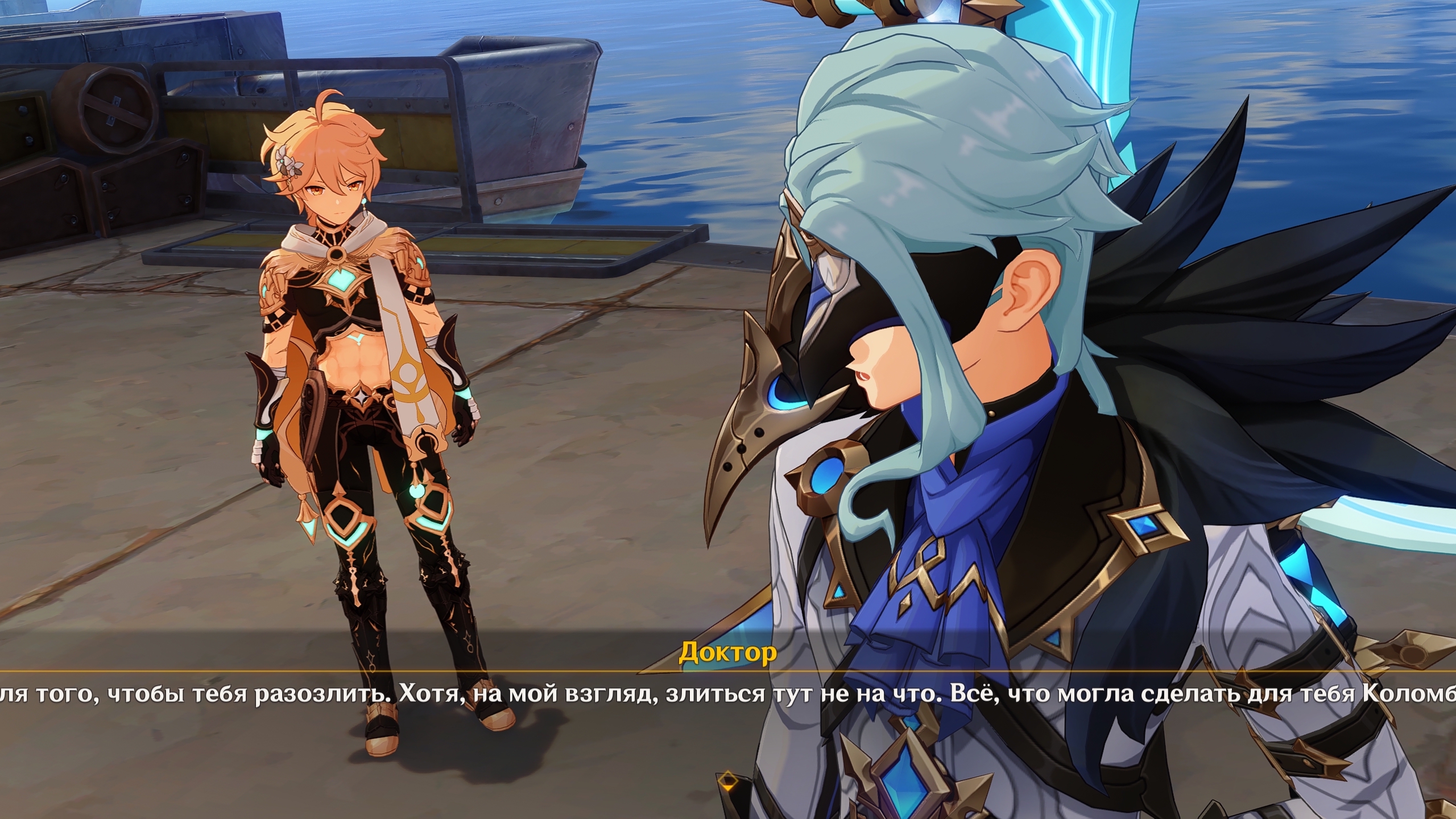Advance dialogue via the yellow diamond indicator
1456x819 pixels.
tap(727, 780)
